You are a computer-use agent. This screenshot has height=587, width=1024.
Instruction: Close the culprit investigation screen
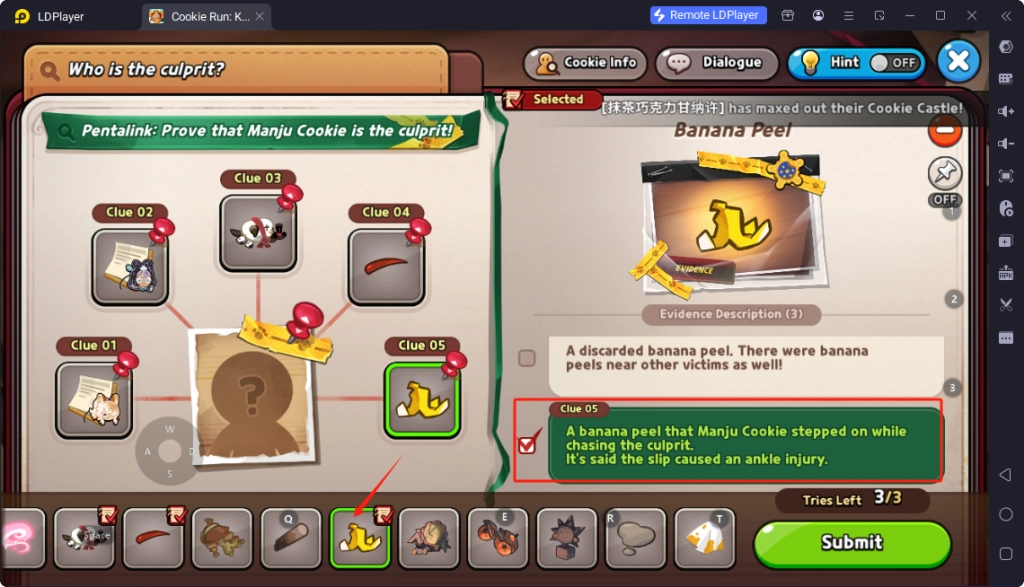tap(958, 61)
